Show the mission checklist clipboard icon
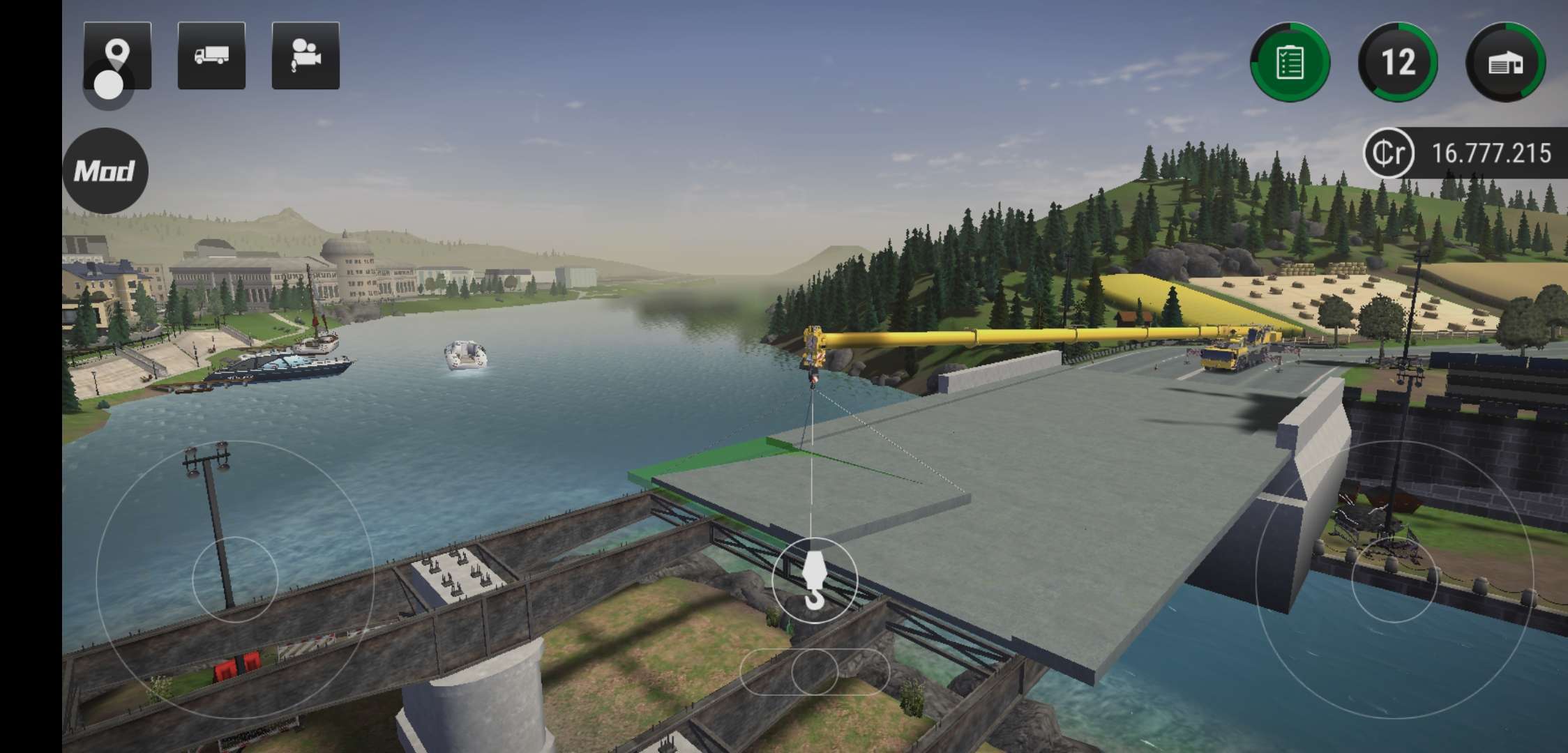1568x753 pixels. tap(1290, 63)
